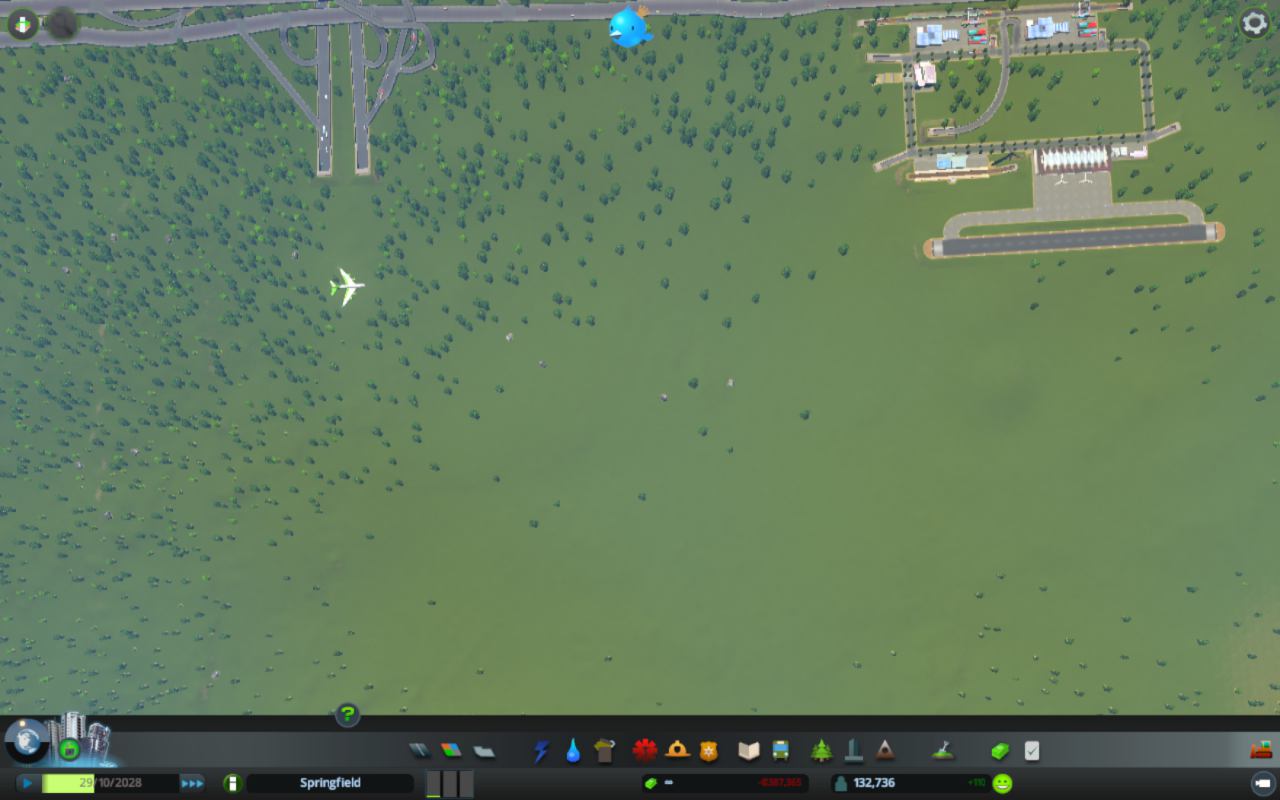Choose the Healthcare red cross menu
Image resolution: width=1280 pixels, height=800 pixels.
pos(645,750)
